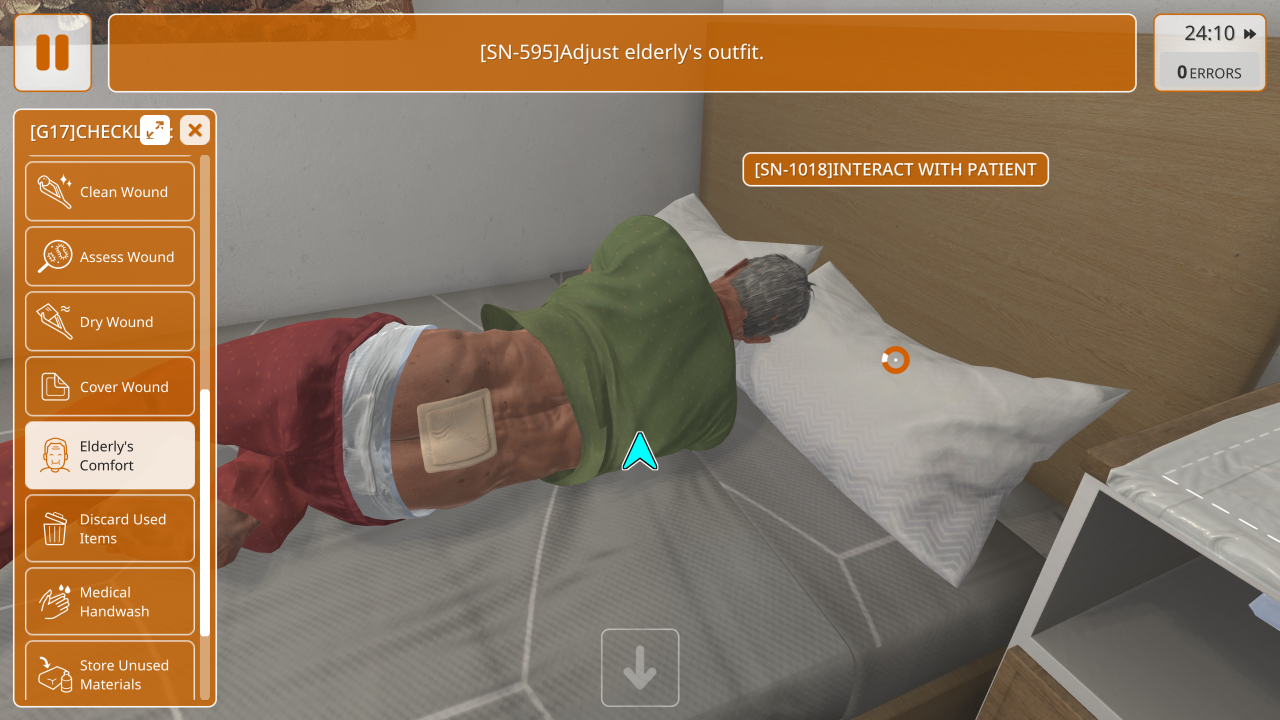Select the Cover Wound checklist entry

point(110,387)
